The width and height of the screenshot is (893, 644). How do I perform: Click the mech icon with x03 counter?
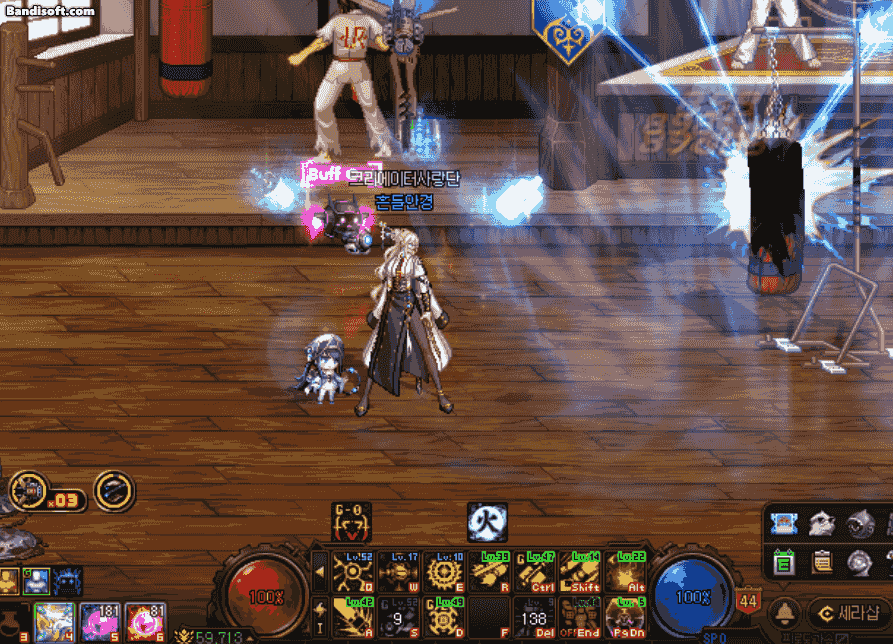30,491
